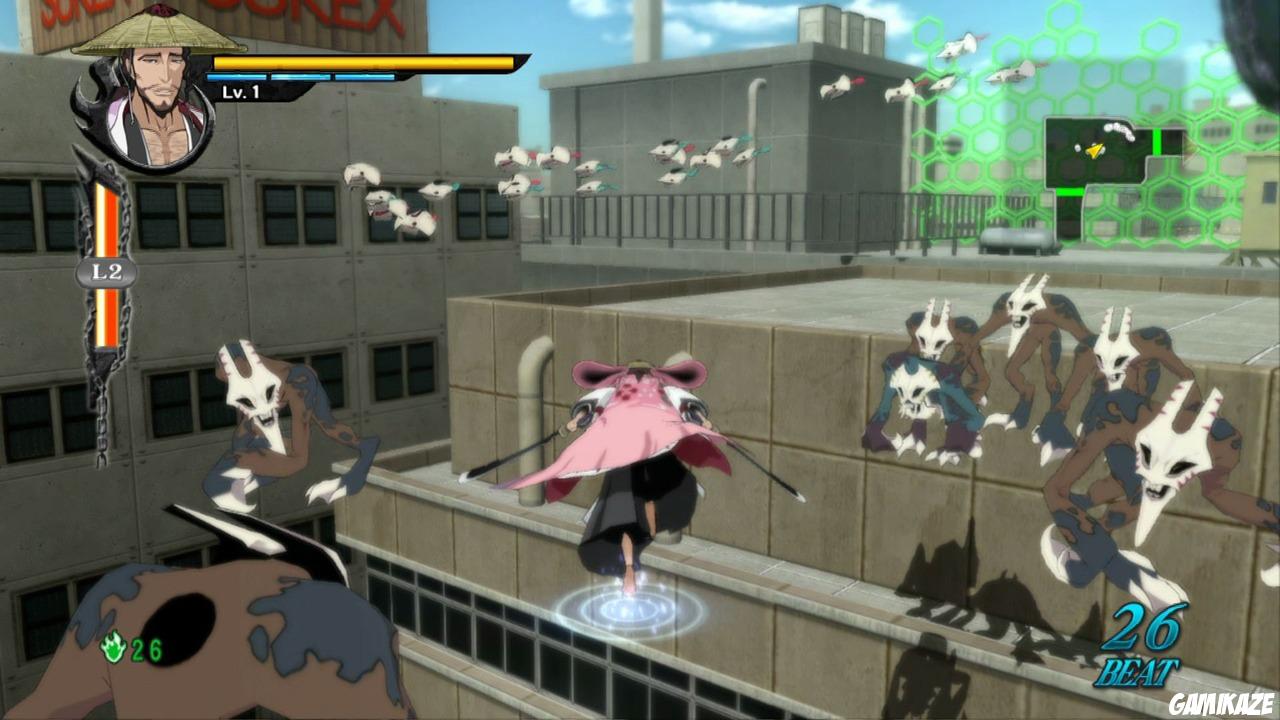Click the enemy dots on the minimap
The height and width of the screenshot is (720, 1280).
(1118, 132)
